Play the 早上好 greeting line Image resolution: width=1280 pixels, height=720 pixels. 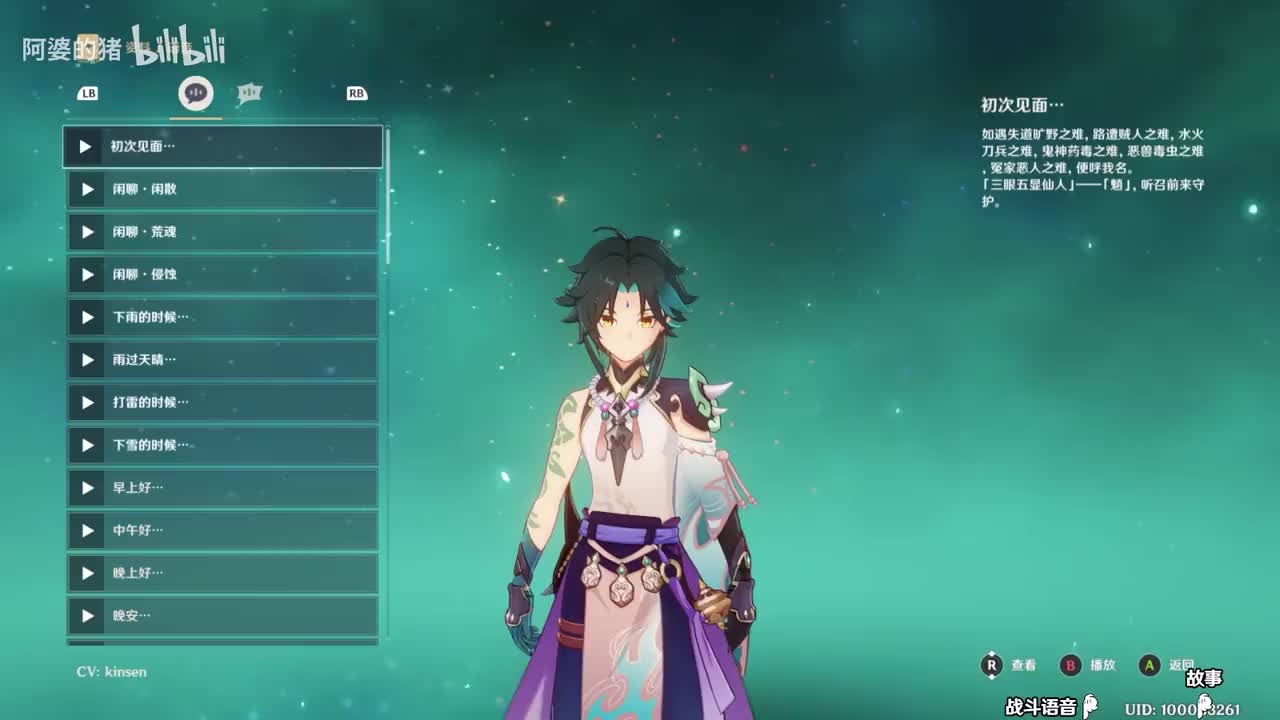point(222,488)
